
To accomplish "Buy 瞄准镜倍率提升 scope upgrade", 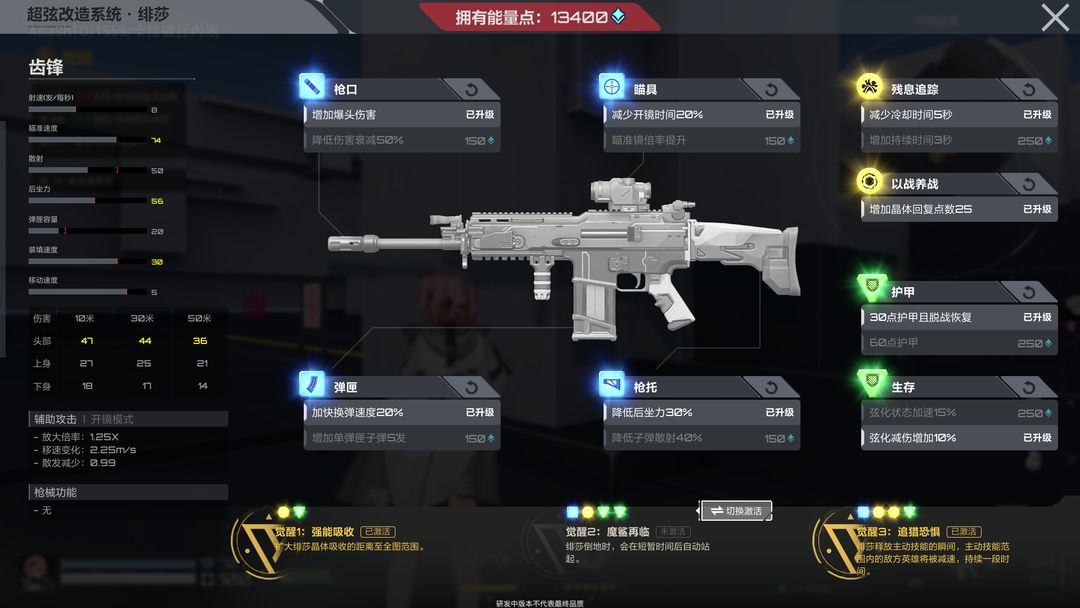I will coord(701,141).
